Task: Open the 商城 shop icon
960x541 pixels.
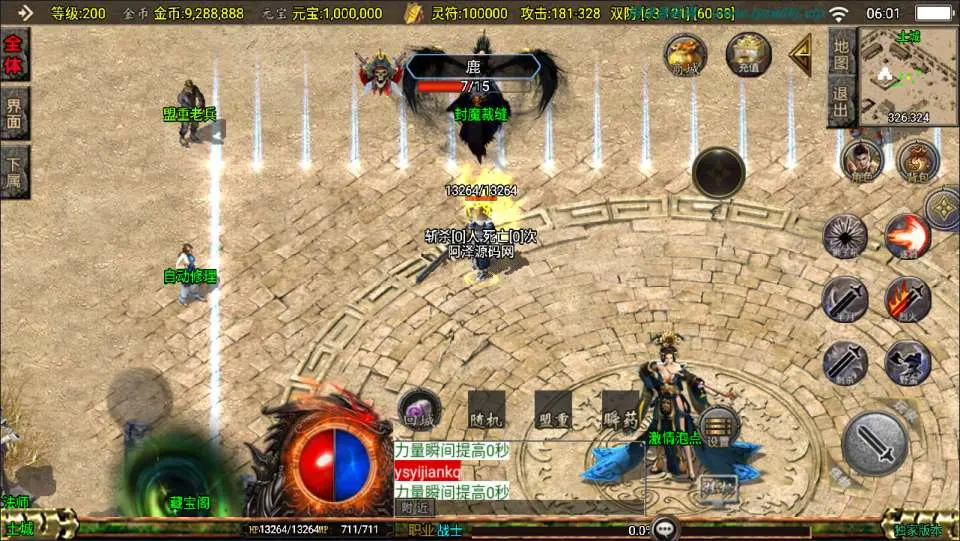Action: pos(686,54)
